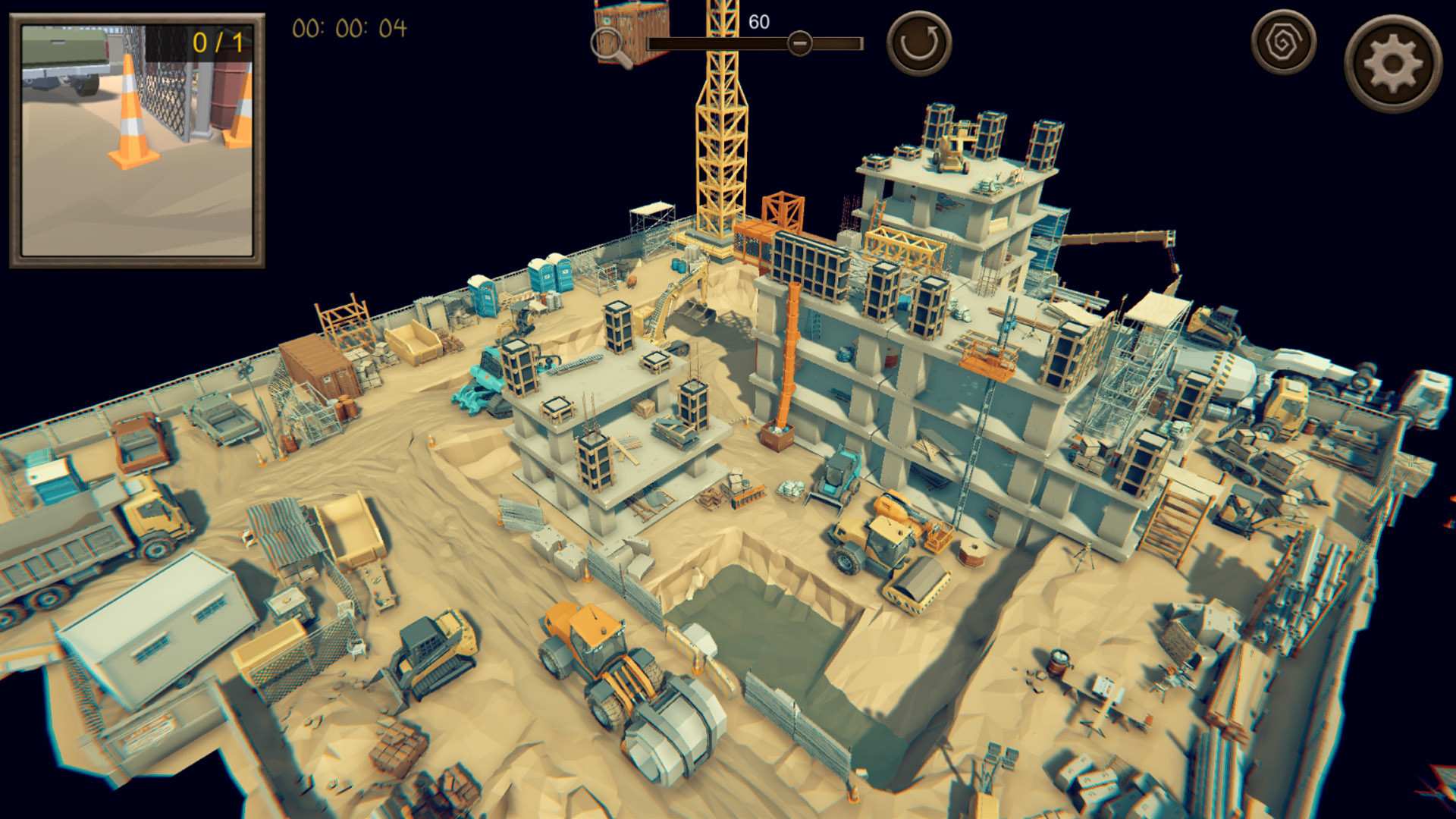
Task: Click the number 60 zoom label
Action: 758,20
